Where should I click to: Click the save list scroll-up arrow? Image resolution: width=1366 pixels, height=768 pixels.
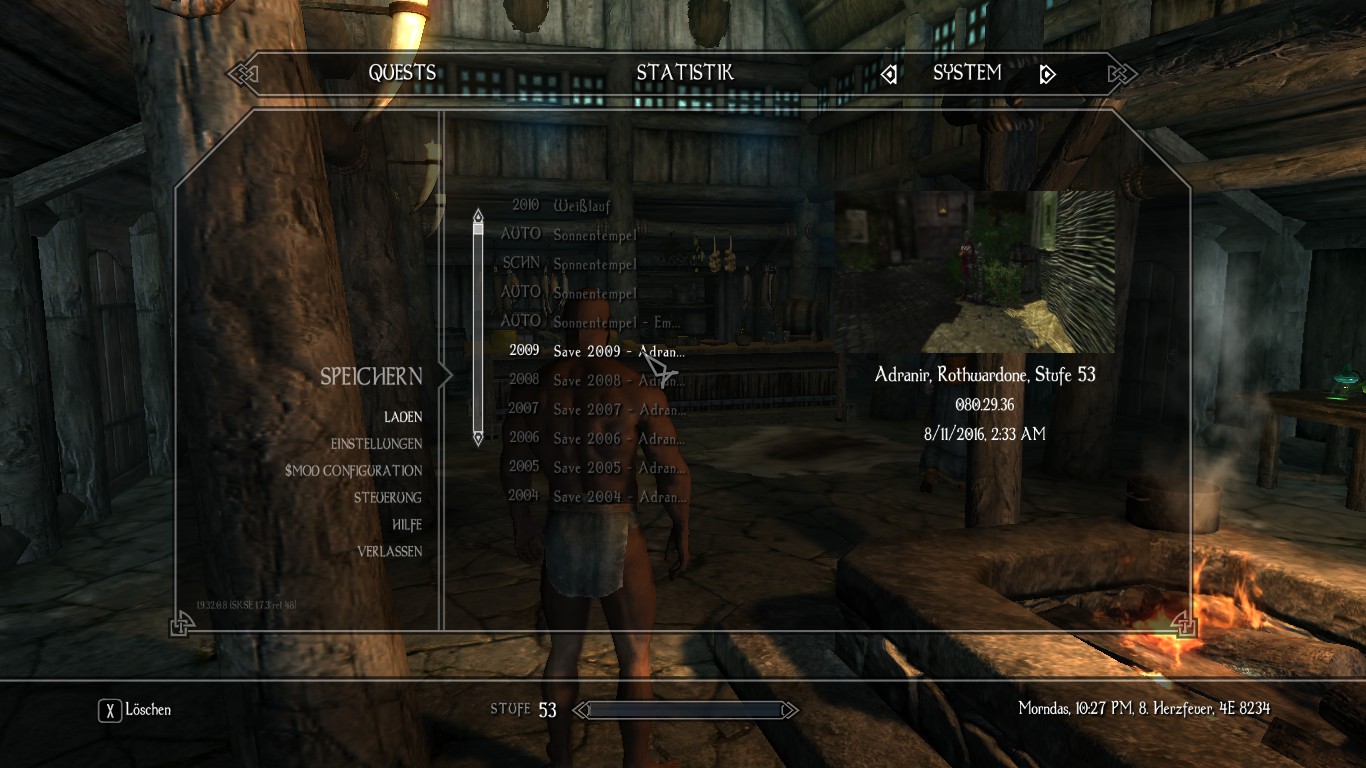pos(478,215)
